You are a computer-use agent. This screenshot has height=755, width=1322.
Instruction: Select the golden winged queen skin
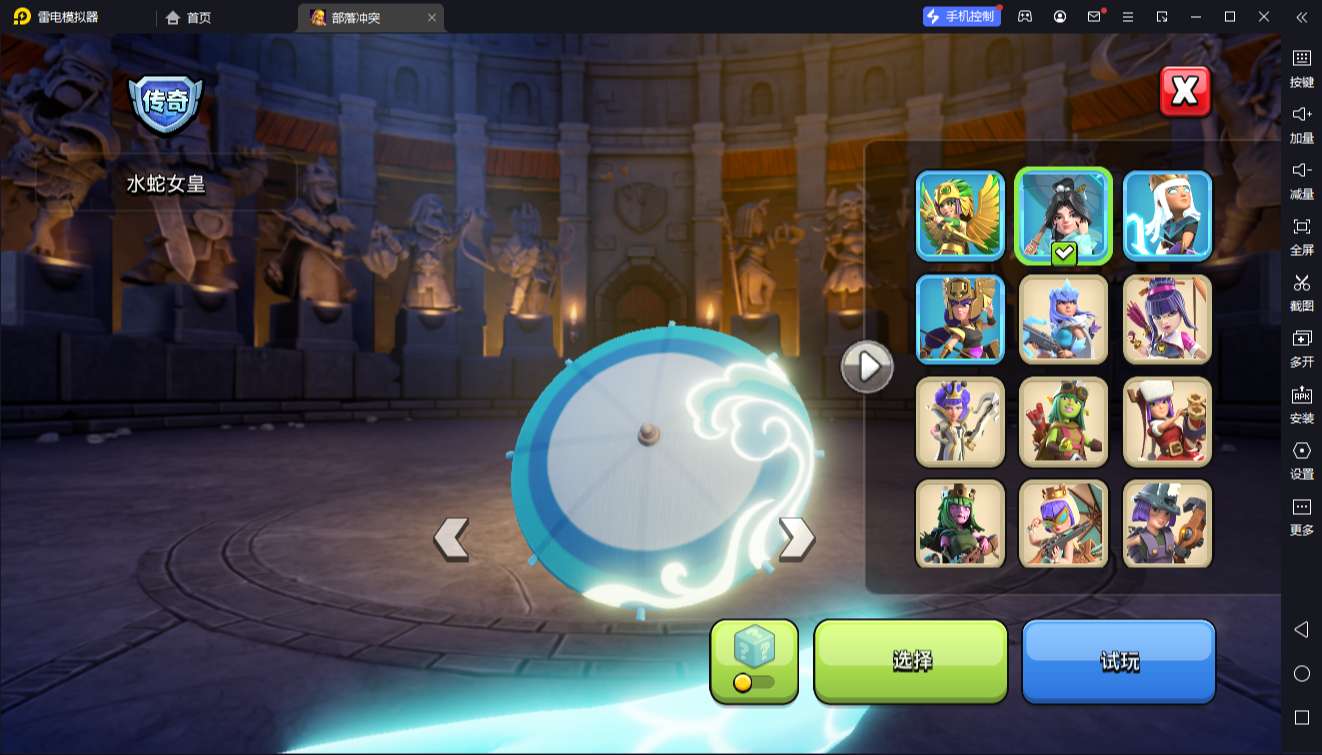coord(960,216)
